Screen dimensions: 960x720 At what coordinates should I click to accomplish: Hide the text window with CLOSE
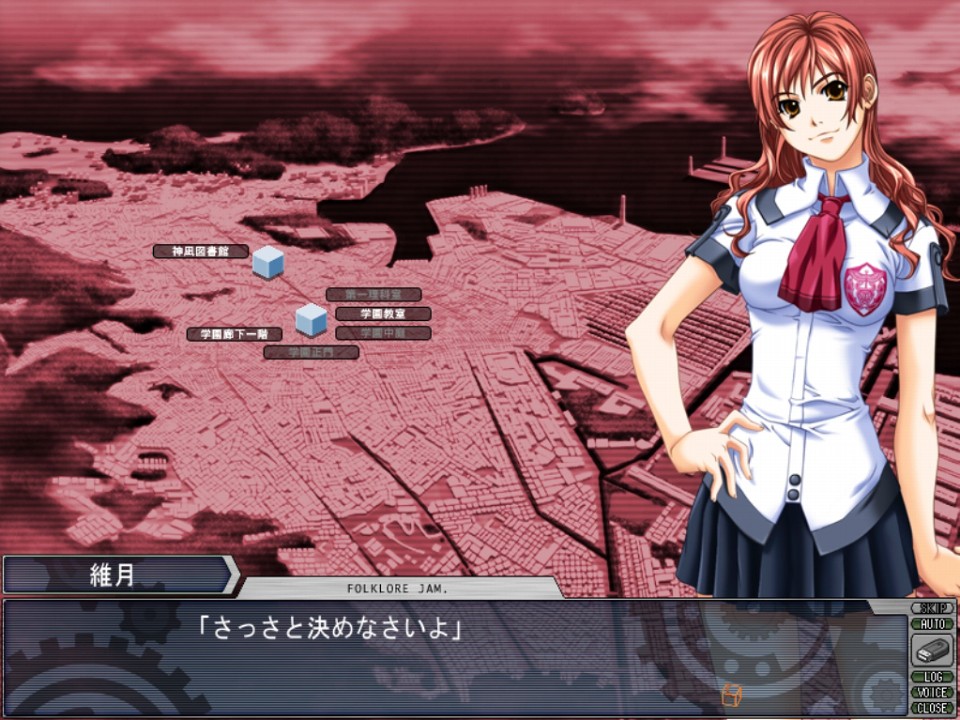932,707
